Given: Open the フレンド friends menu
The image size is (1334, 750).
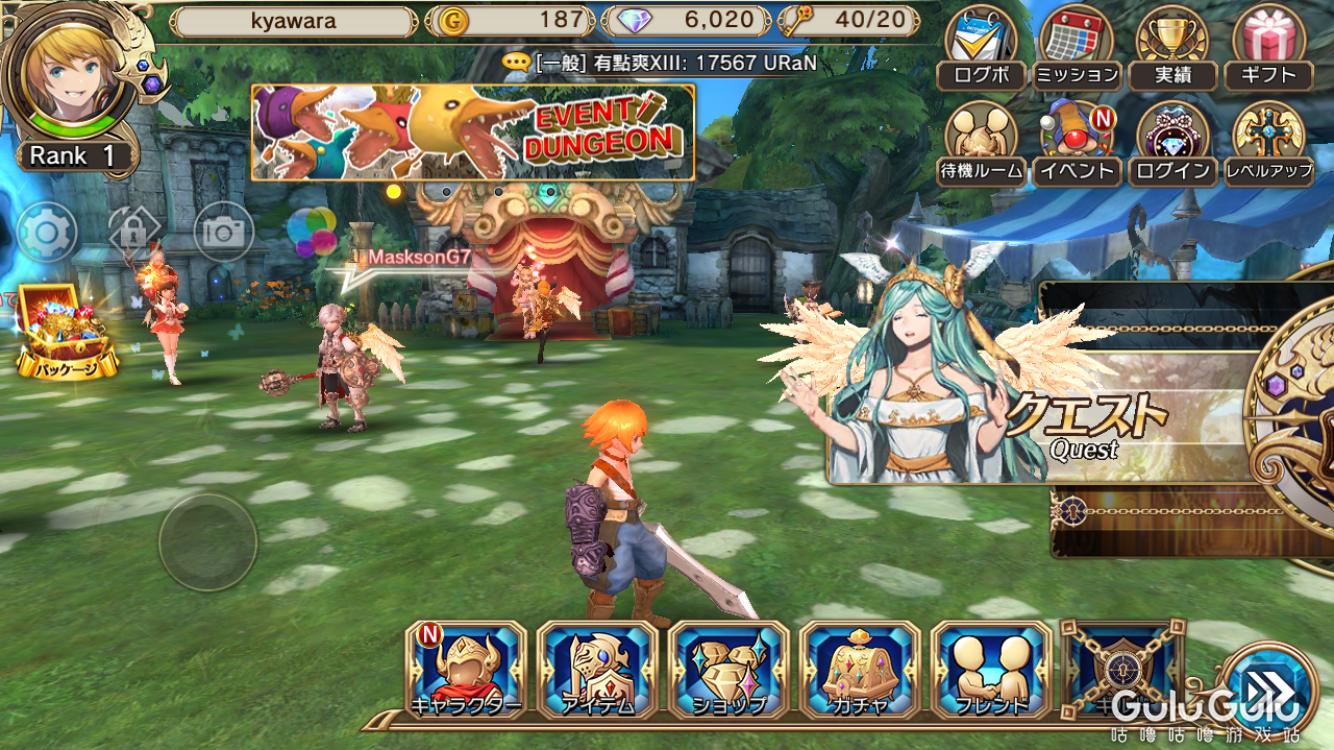Looking at the screenshot, I should coord(991,670).
